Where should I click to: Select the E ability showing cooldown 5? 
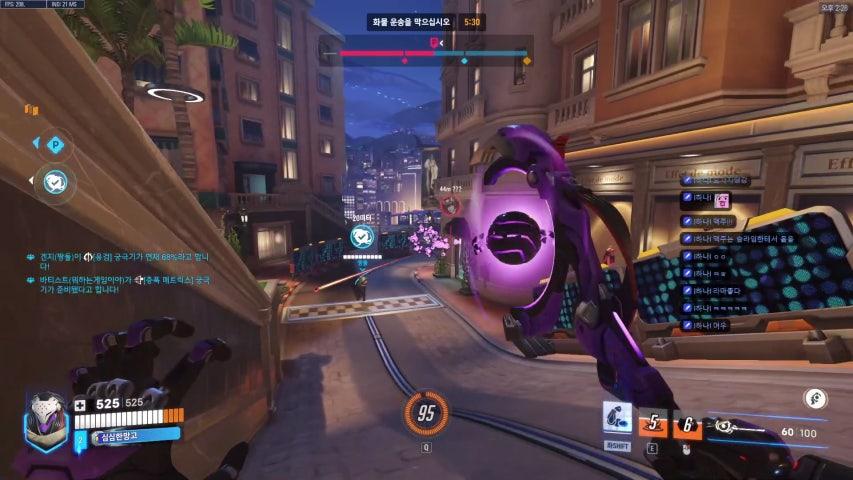pos(653,424)
